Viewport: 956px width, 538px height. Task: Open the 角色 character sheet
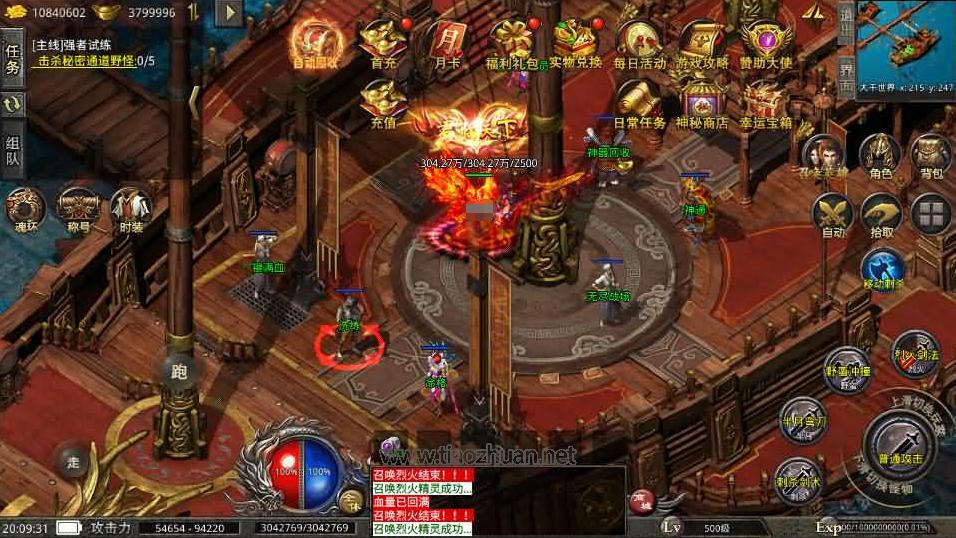[880, 156]
